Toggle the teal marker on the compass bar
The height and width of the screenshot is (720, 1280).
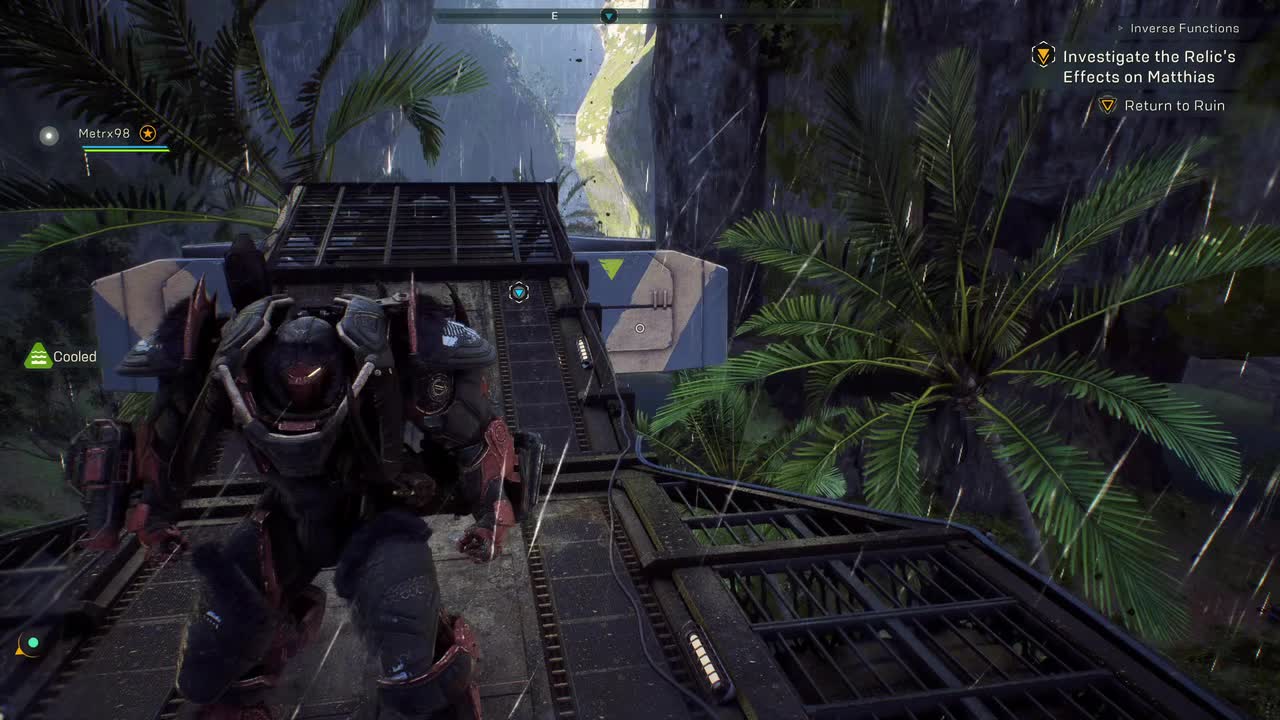[608, 16]
